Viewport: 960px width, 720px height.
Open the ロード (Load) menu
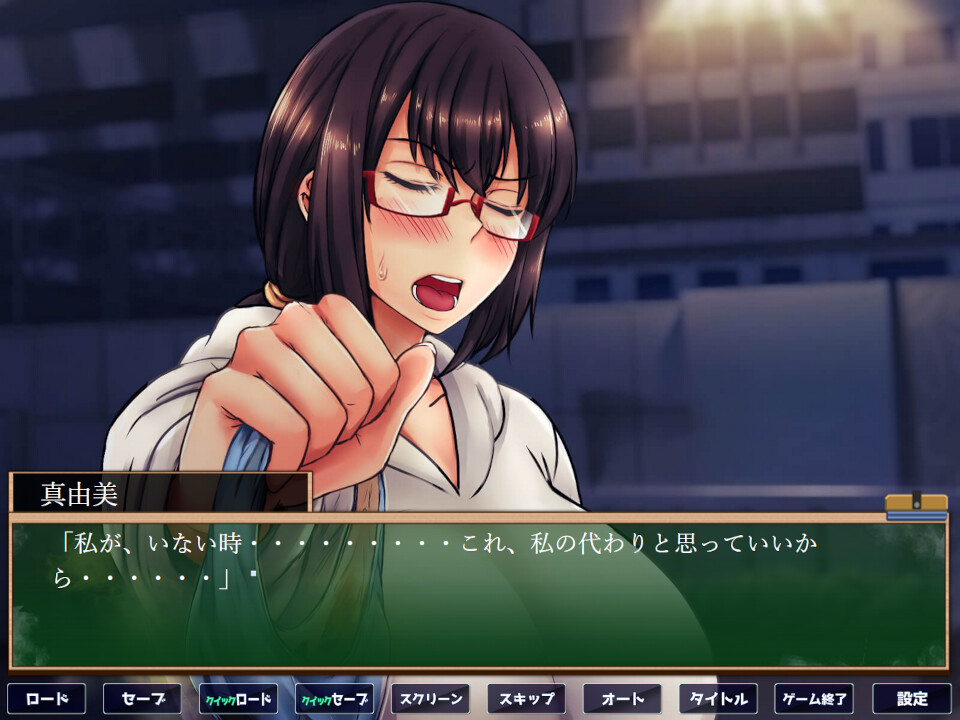tap(46, 698)
